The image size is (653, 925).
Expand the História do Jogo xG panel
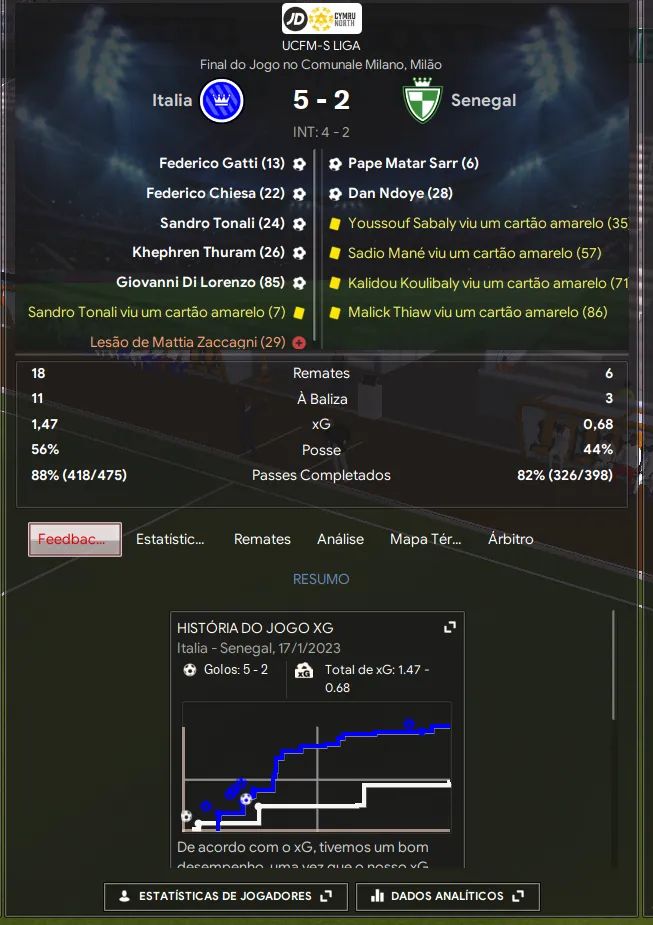coord(450,627)
